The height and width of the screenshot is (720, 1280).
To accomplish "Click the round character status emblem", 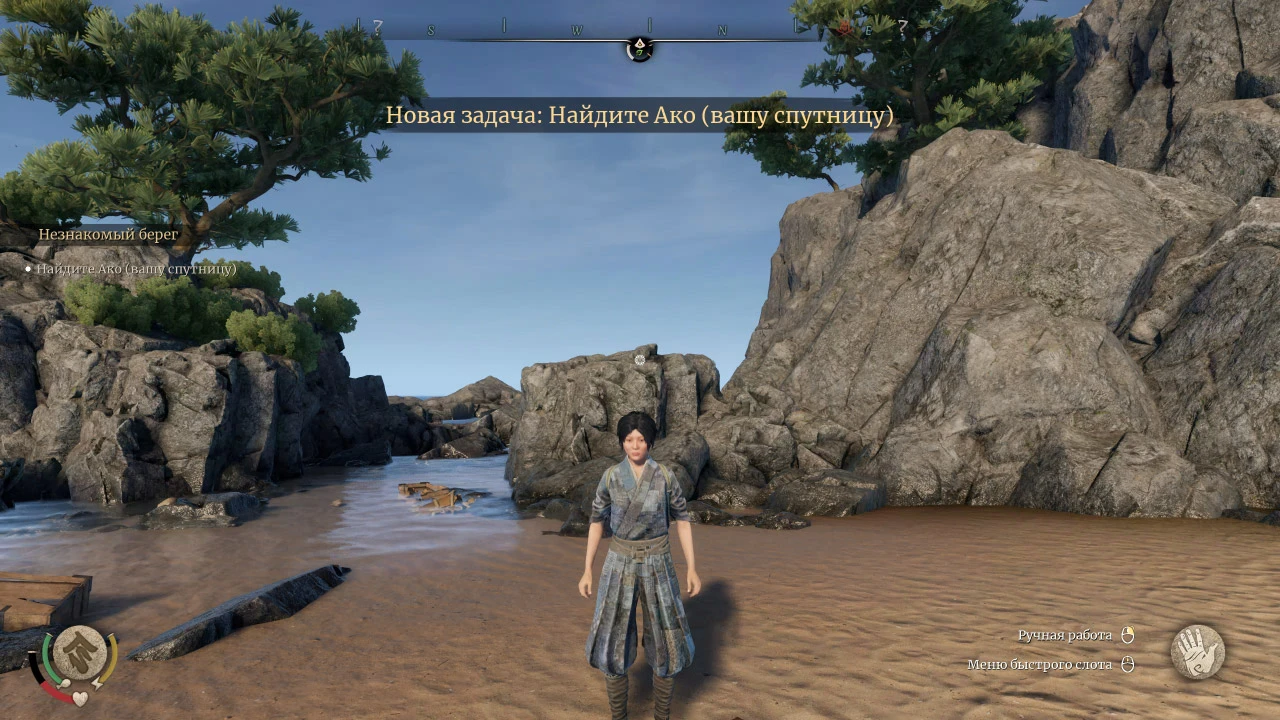I will tap(79, 653).
